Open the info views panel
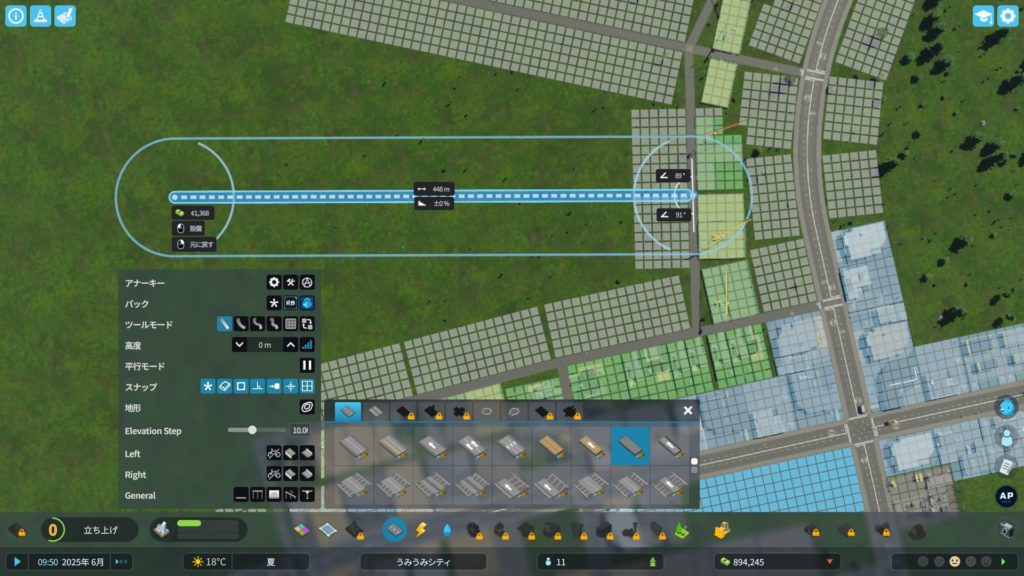 click(16, 16)
